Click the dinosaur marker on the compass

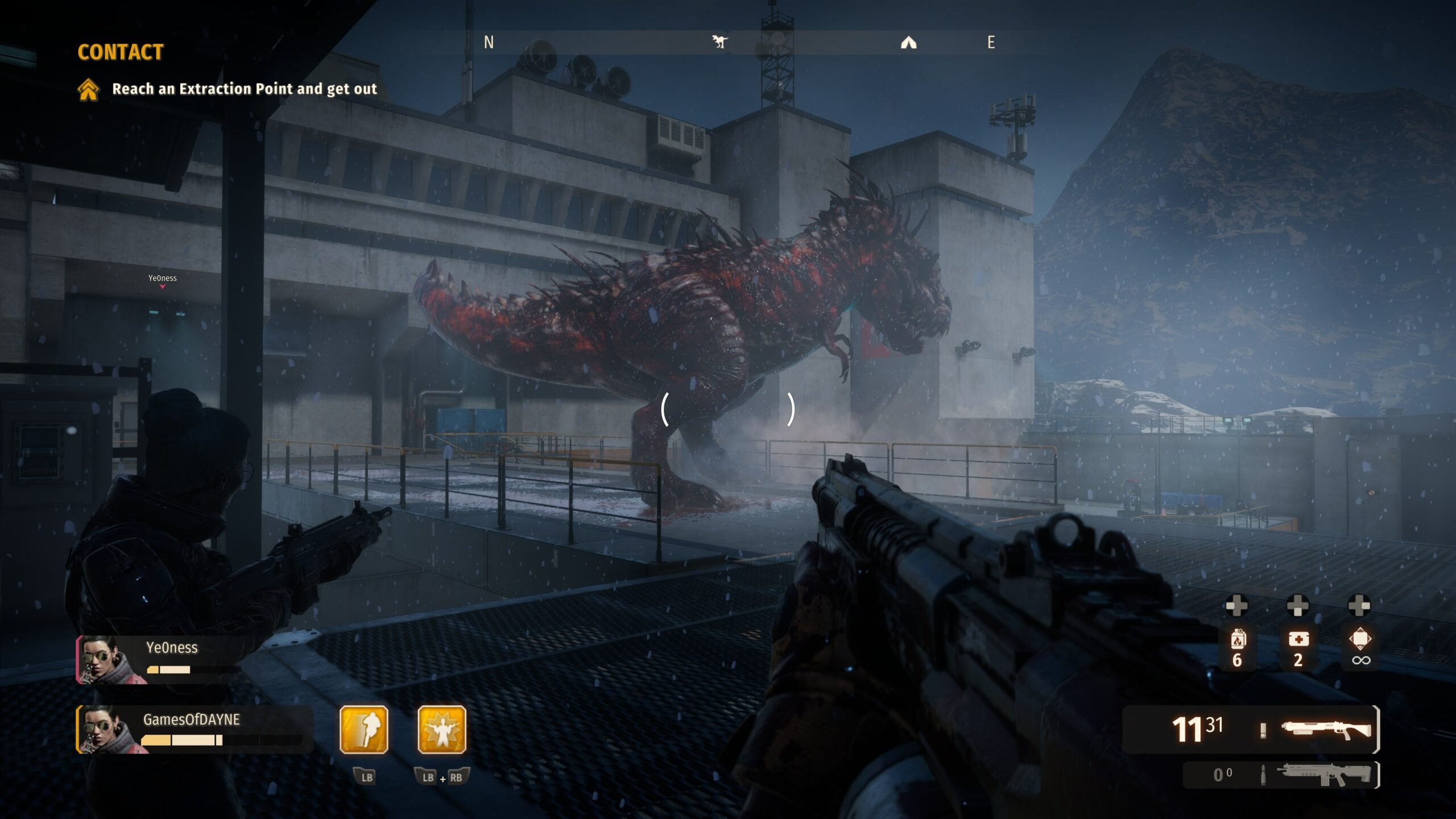[x=719, y=42]
